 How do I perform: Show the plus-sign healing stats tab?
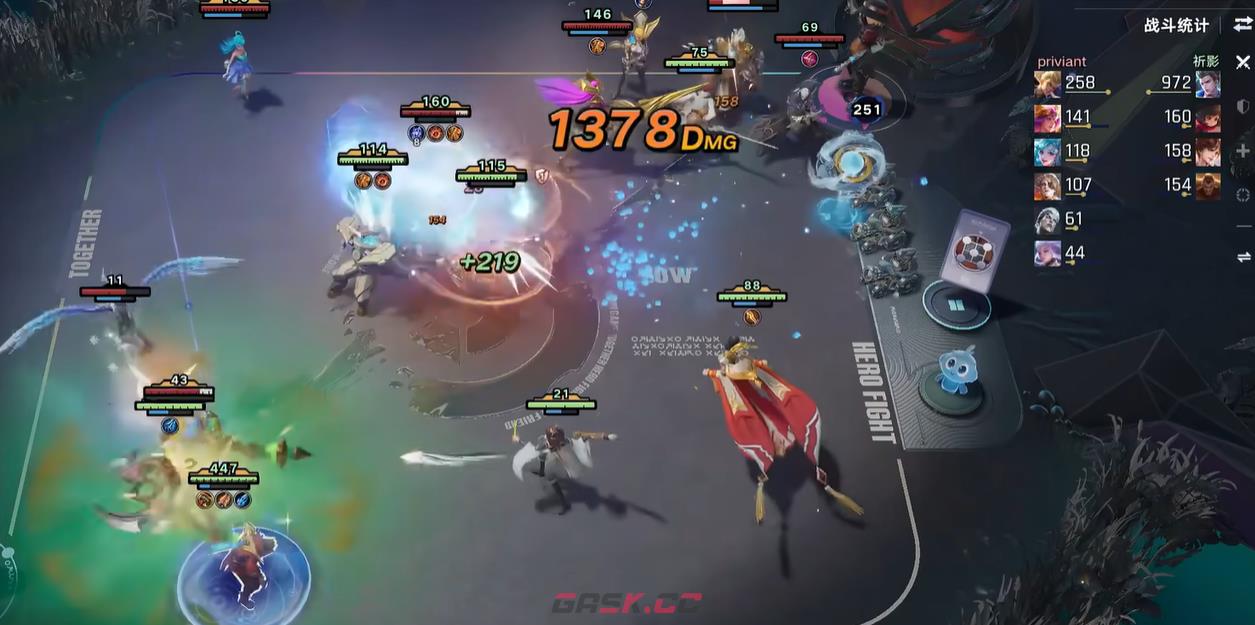point(1243,151)
